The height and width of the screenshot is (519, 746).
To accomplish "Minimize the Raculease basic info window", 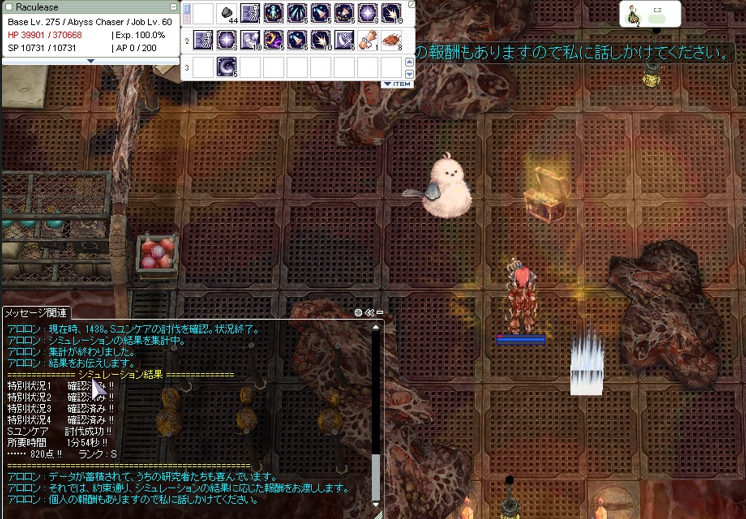I will coord(173,7).
